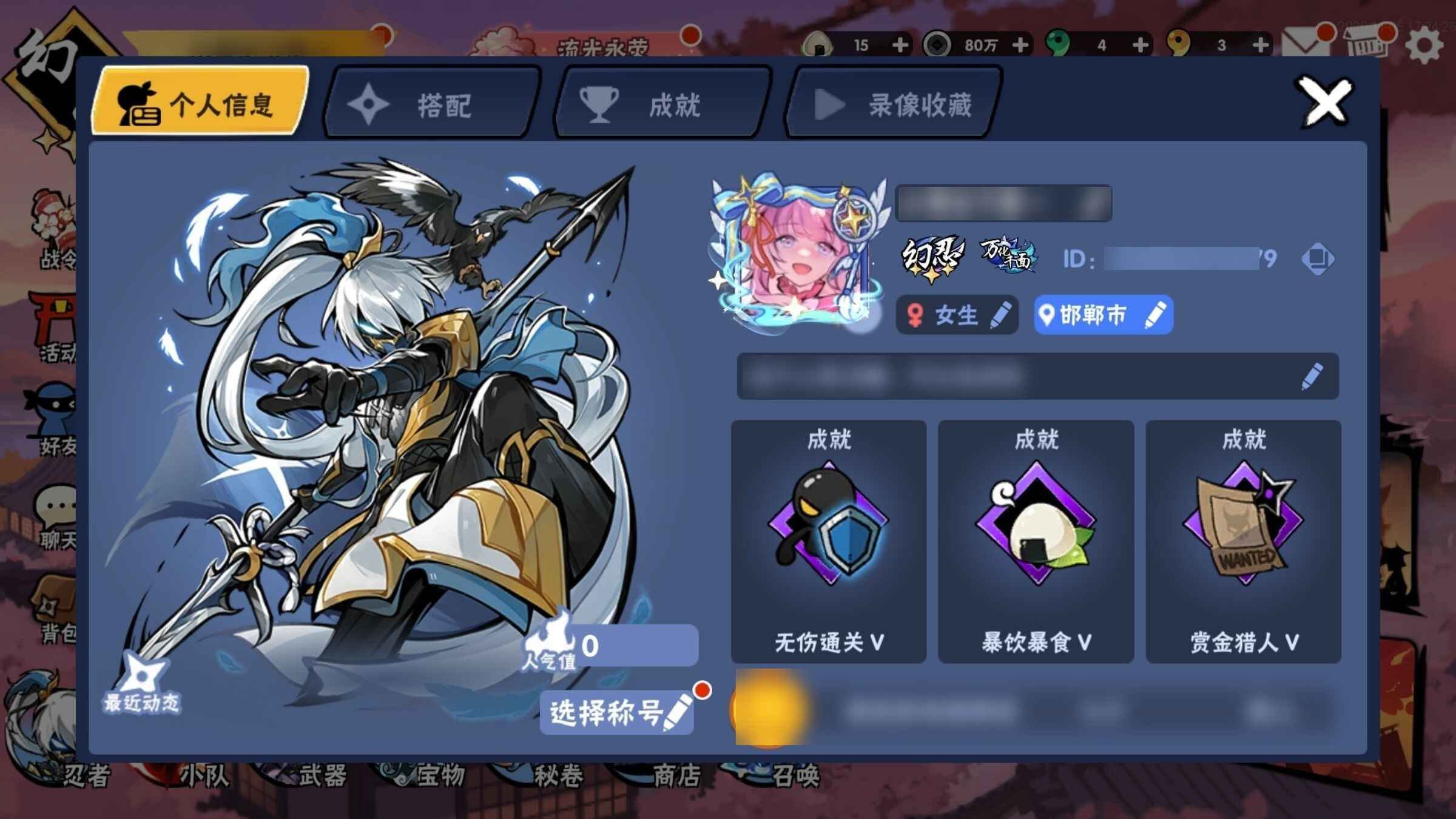Add more green token currency
This screenshot has height=819, width=1456.
pos(1141,45)
